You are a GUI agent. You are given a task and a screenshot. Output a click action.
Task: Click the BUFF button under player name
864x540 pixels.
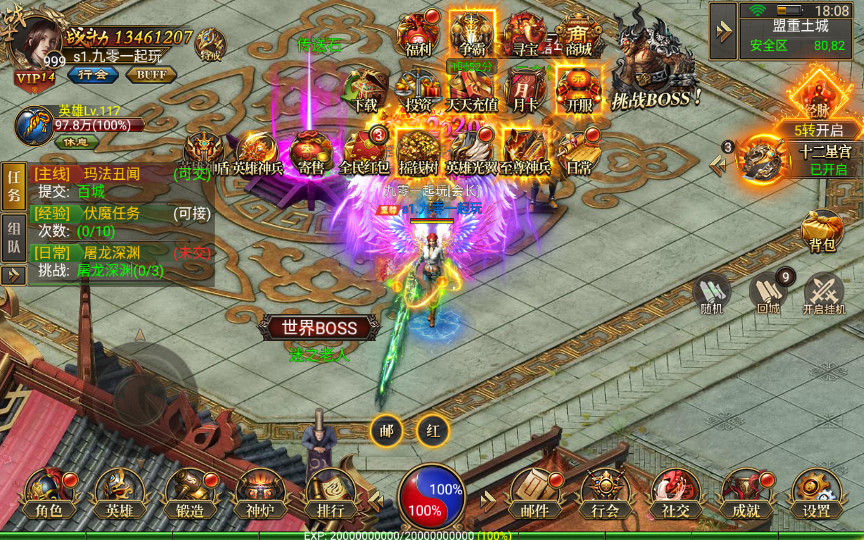pyautogui.click(x=151, y=74)
